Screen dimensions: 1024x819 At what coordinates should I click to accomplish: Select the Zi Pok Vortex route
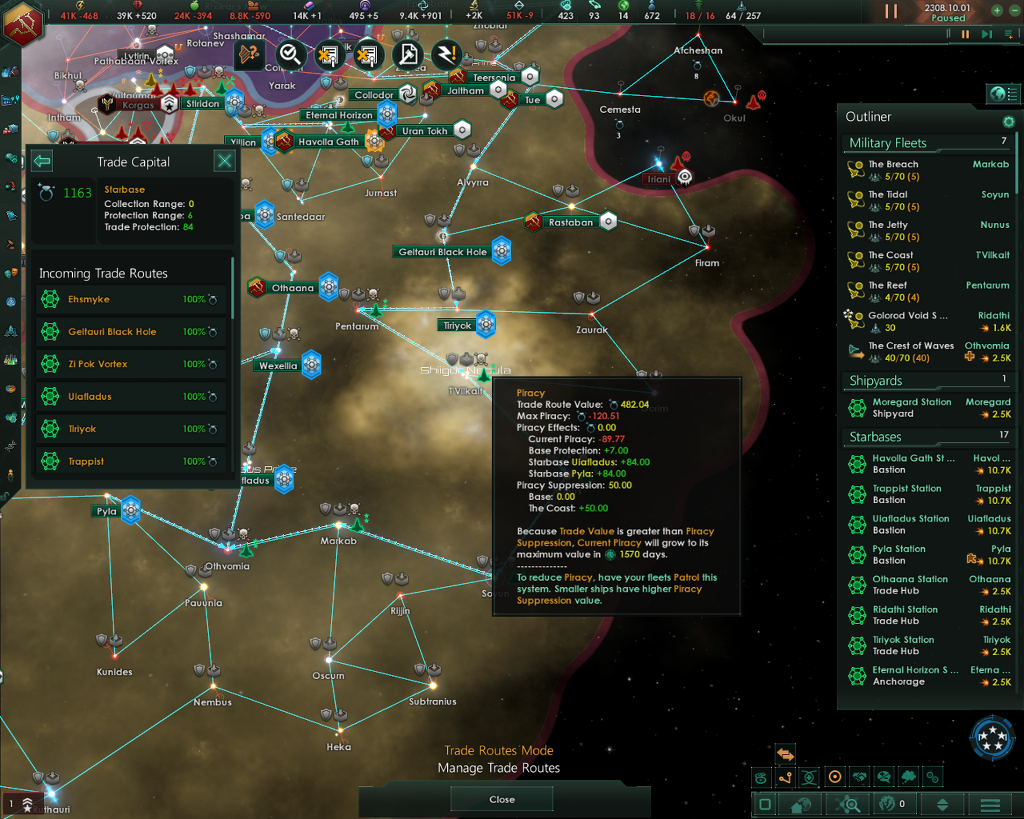(132, 364)
